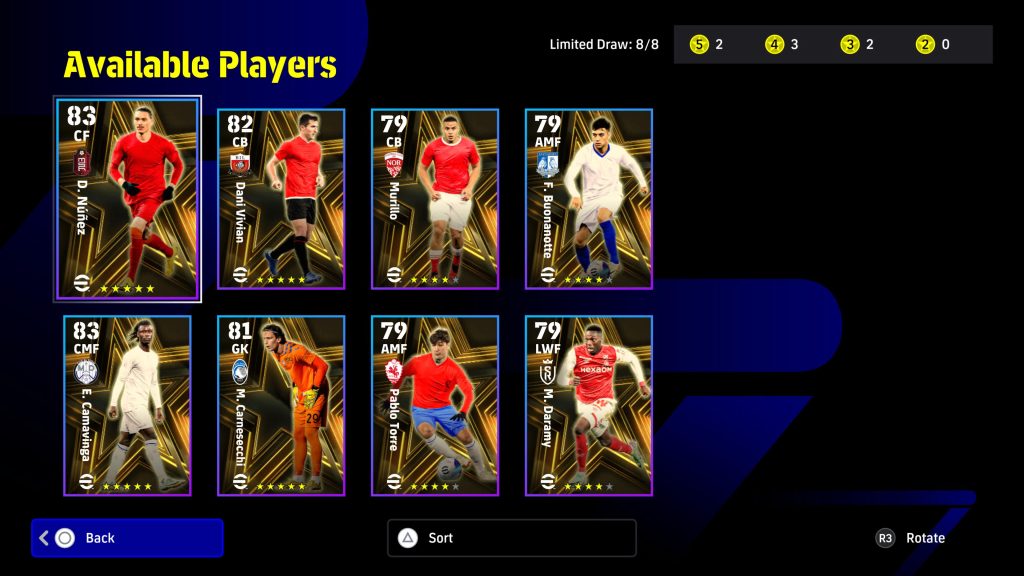Pick the M. Daramy LWF card

point(589,405)
